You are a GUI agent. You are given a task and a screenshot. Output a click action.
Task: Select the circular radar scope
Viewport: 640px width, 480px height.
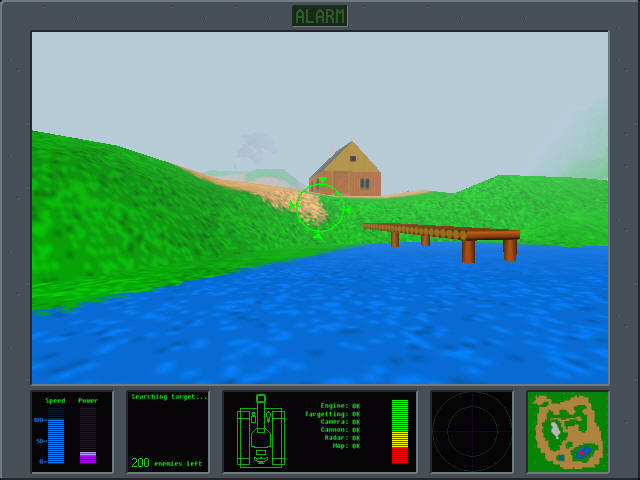[x=472, y=431]
